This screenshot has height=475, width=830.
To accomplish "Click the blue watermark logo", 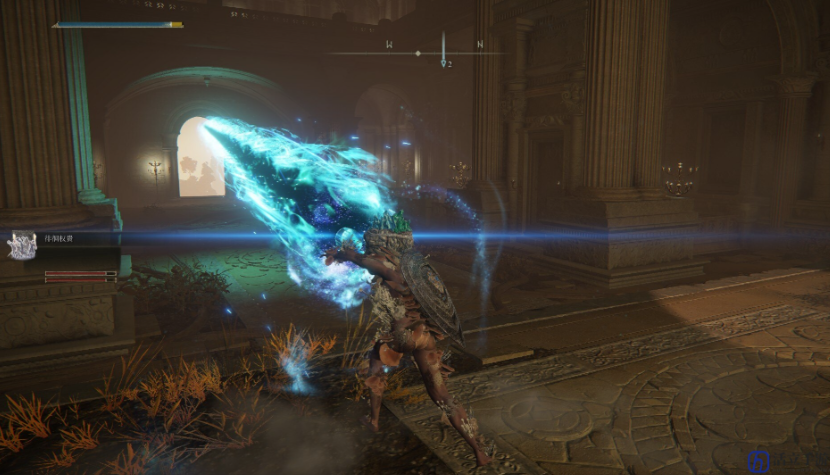I will click(x=758, y=462).
